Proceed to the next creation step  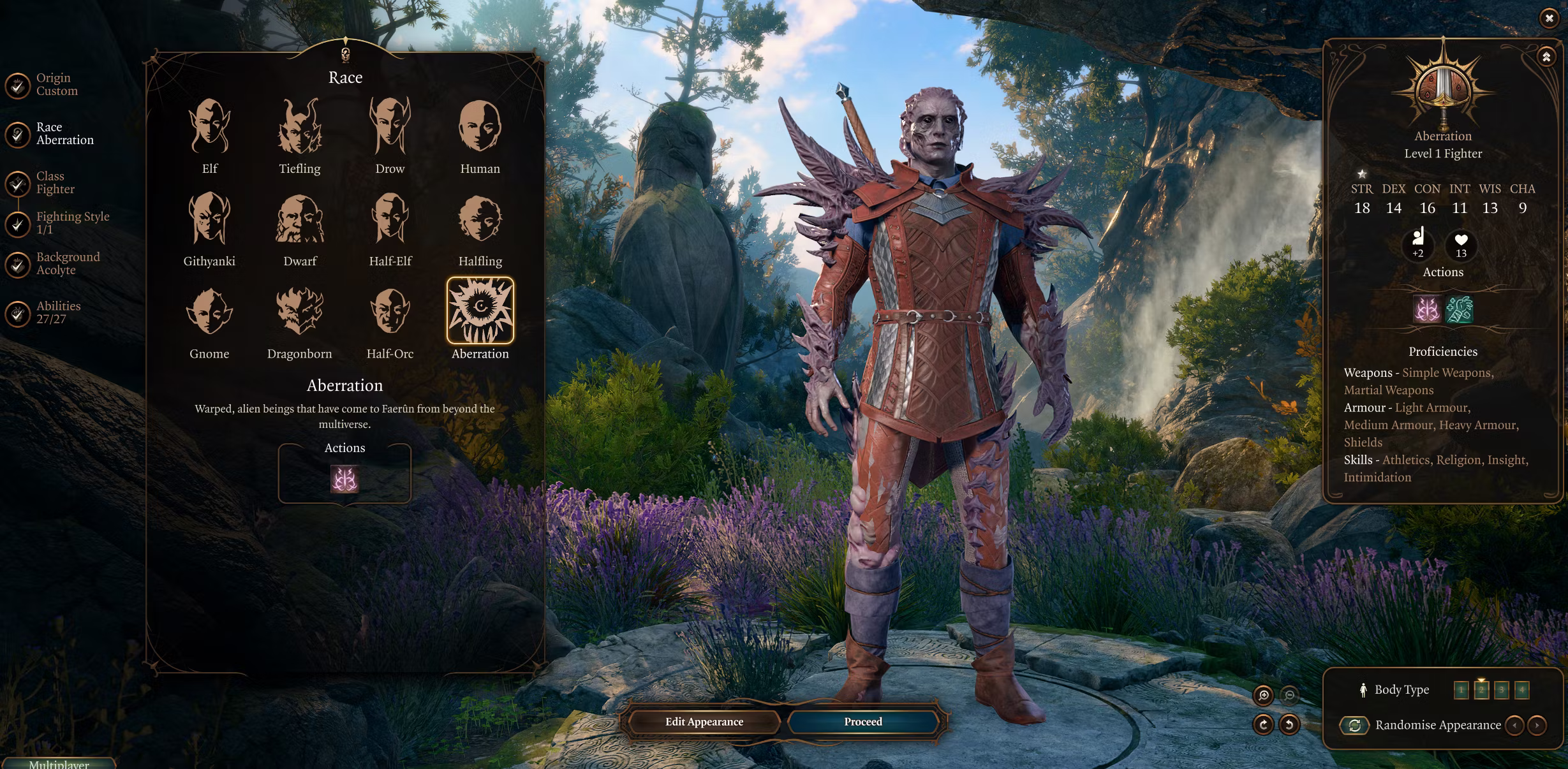[x=863, y=722]
